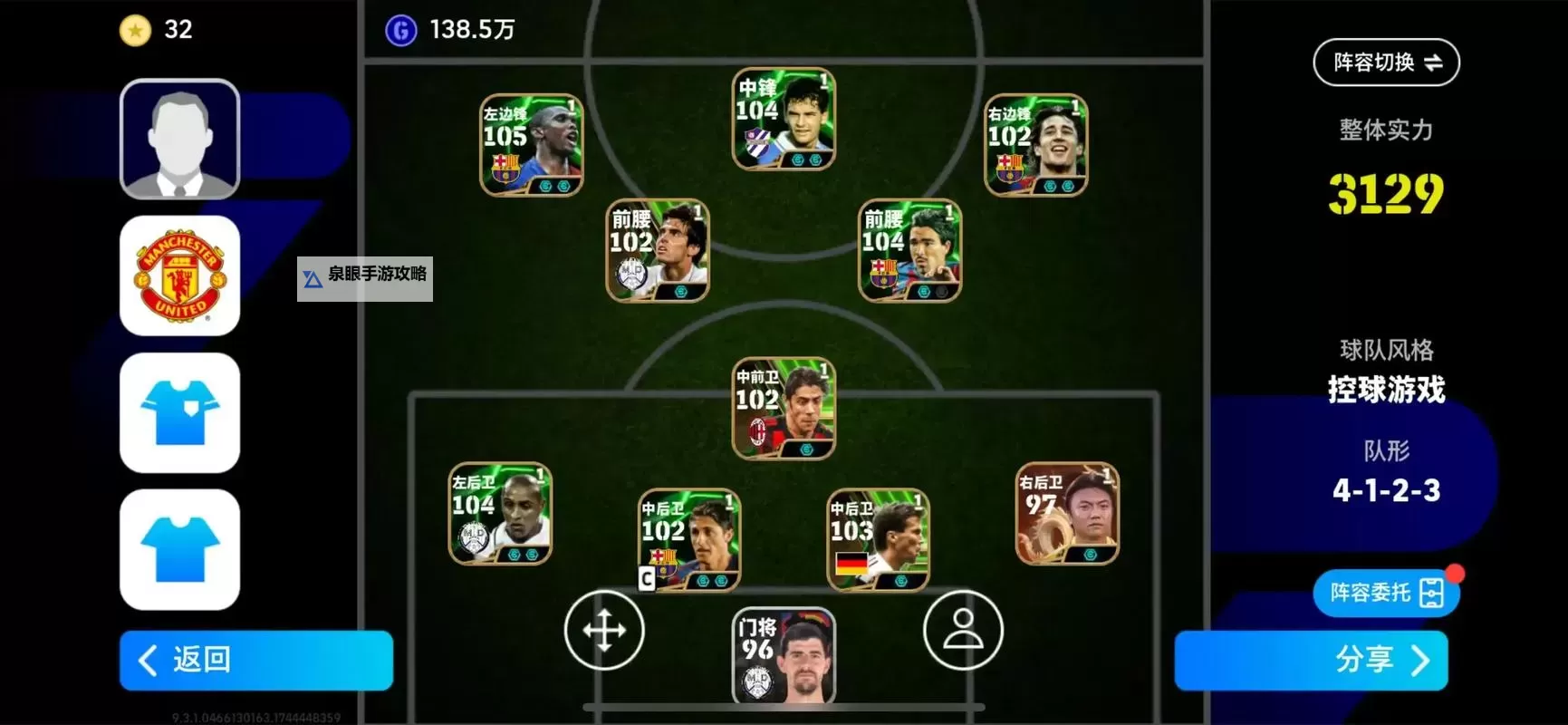Open the move-player crossed arrows control
The height and width of the screenshot is (725, 1568).
[x=604, y=631]
